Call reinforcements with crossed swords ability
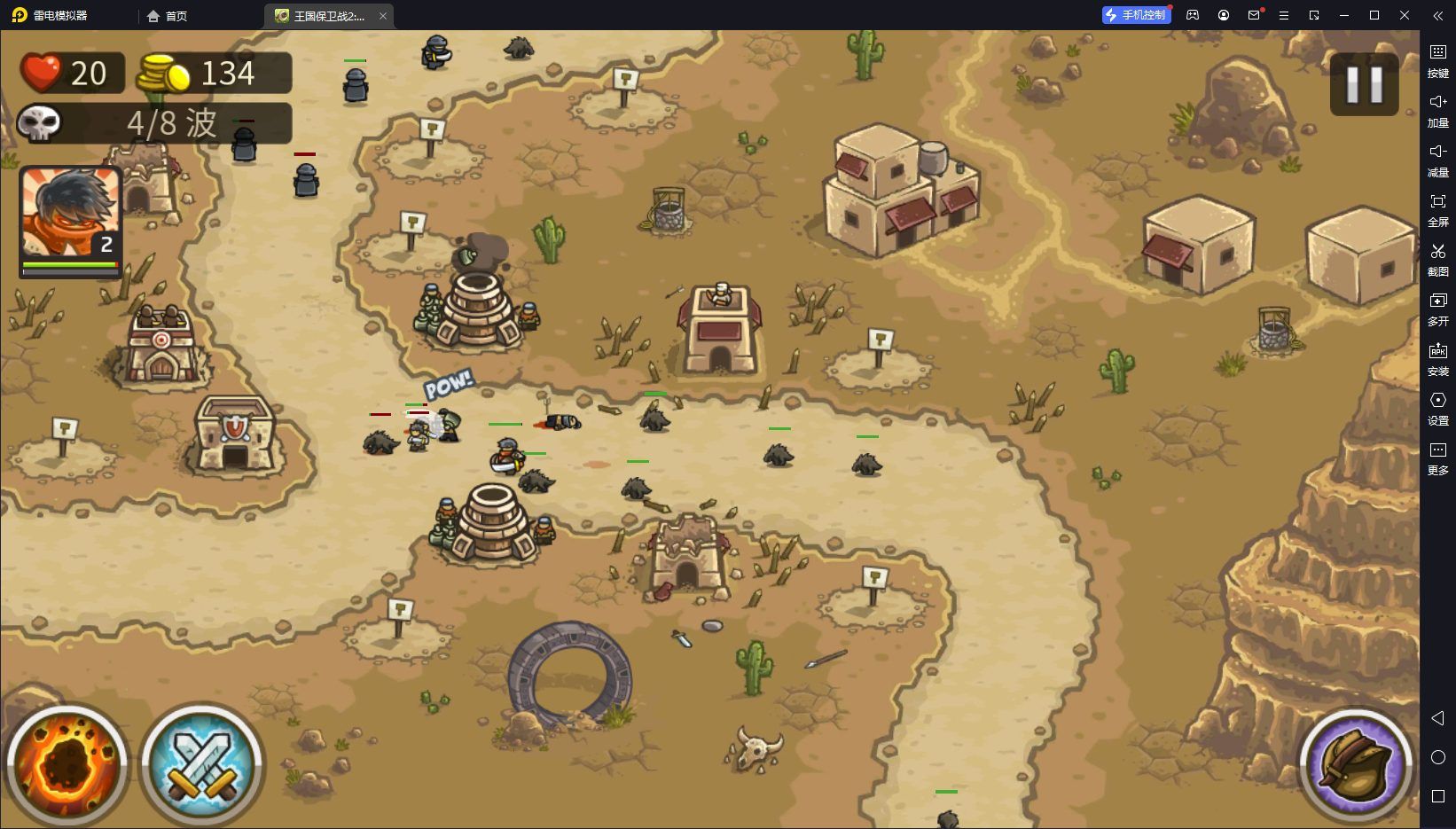Viewport: 1456px width, 829px height. pos(202,764)
